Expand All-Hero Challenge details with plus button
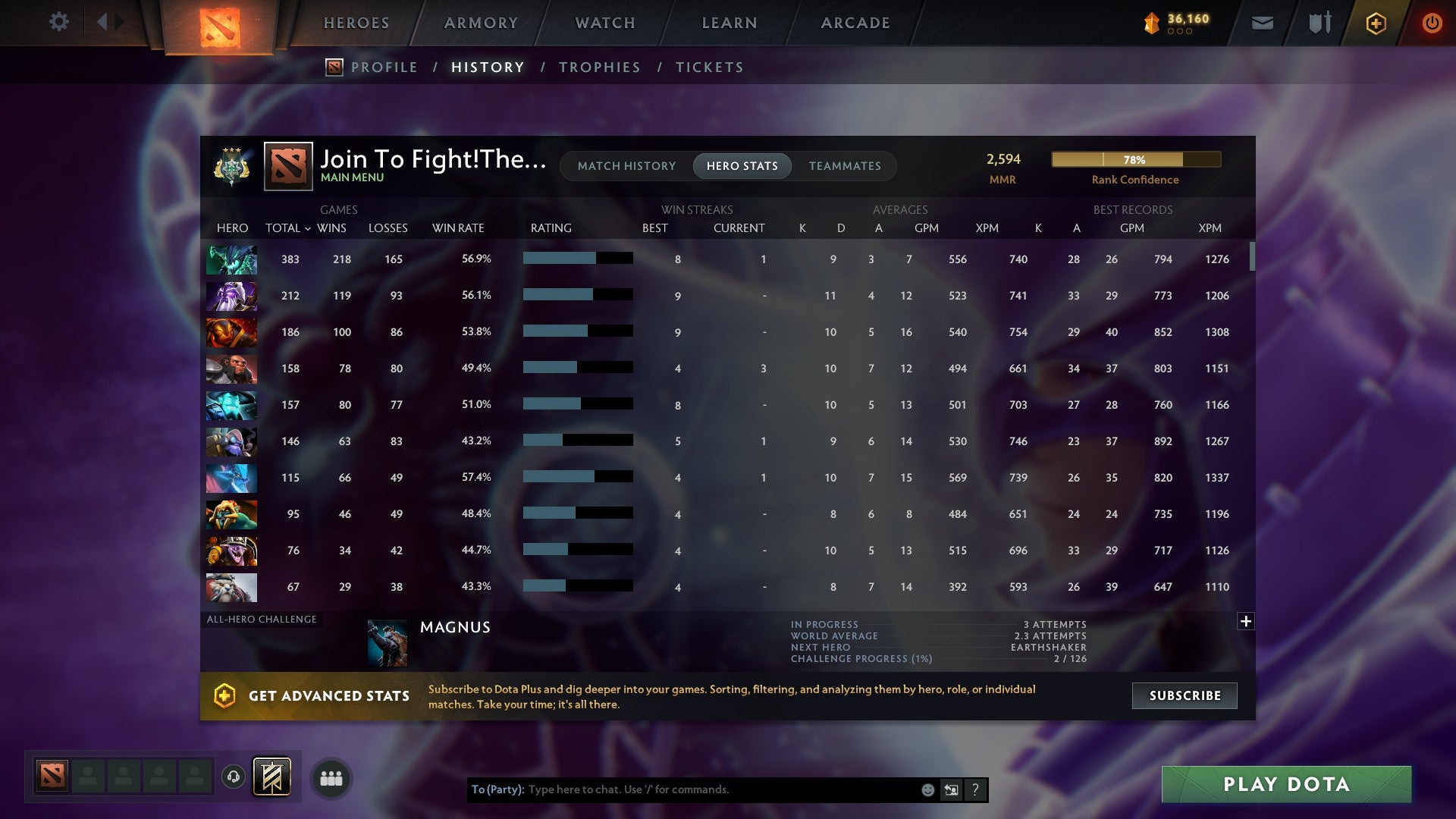The image size is (1456, 819). coord(1246,620)
